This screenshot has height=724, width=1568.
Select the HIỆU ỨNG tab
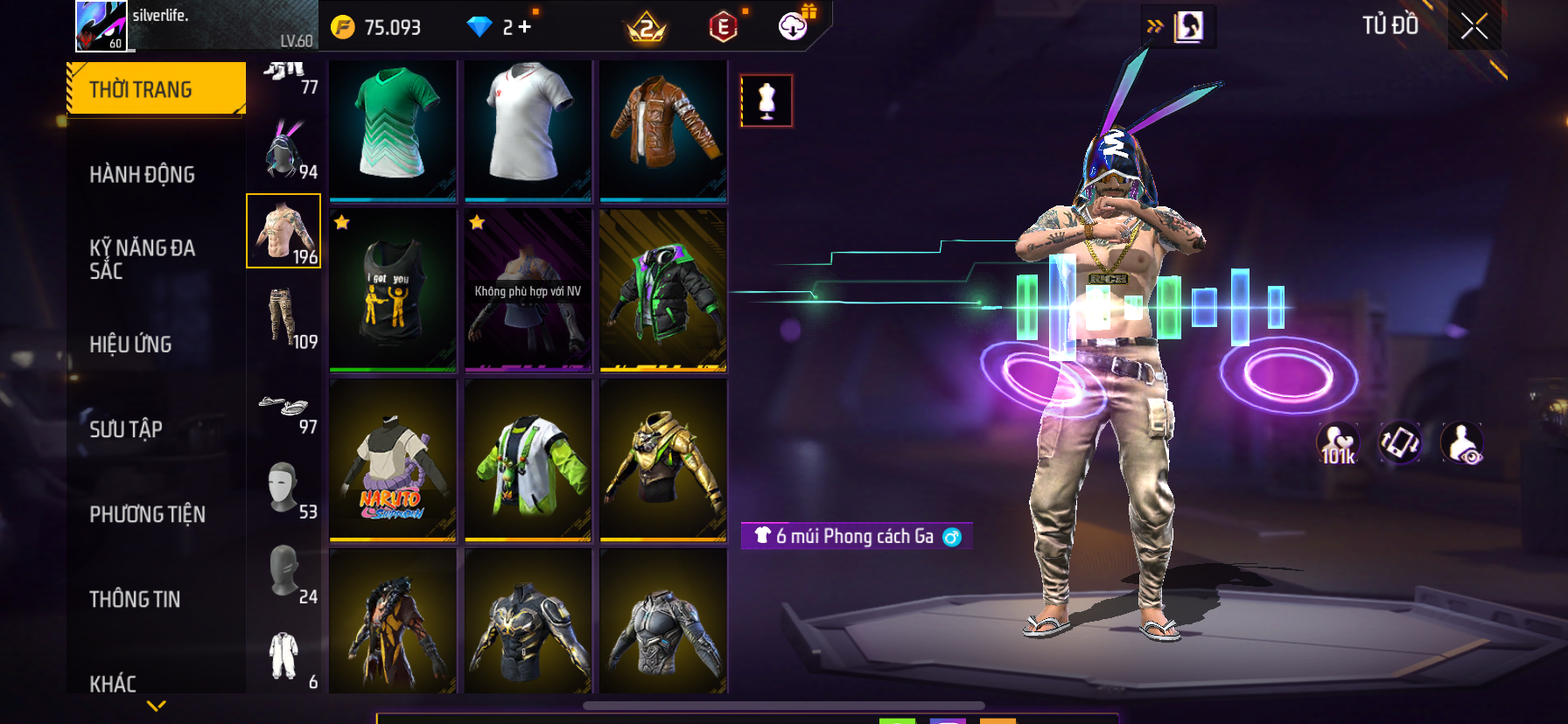tap(130, 345)
